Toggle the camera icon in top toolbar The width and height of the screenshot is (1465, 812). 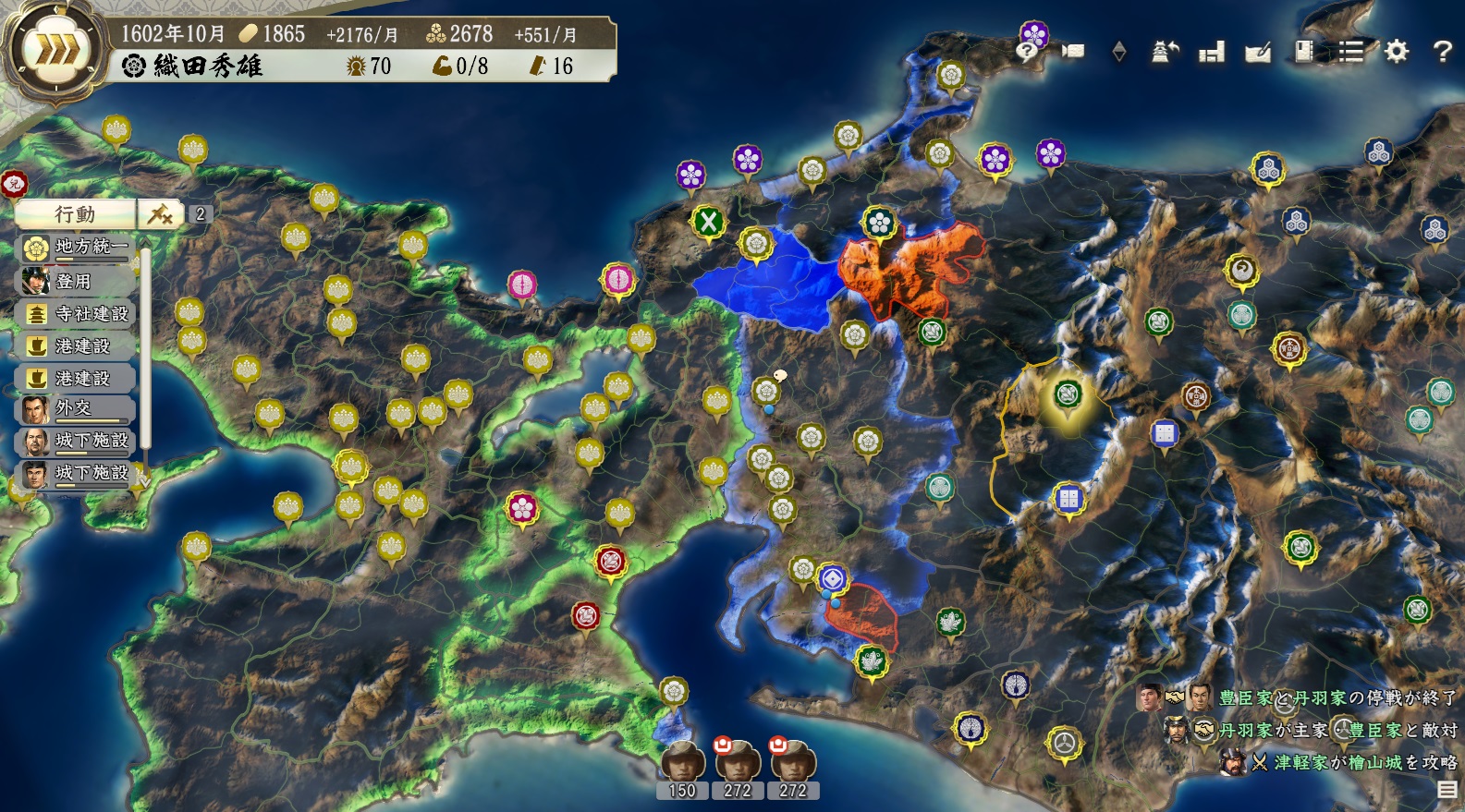(x=1073, y=51)
